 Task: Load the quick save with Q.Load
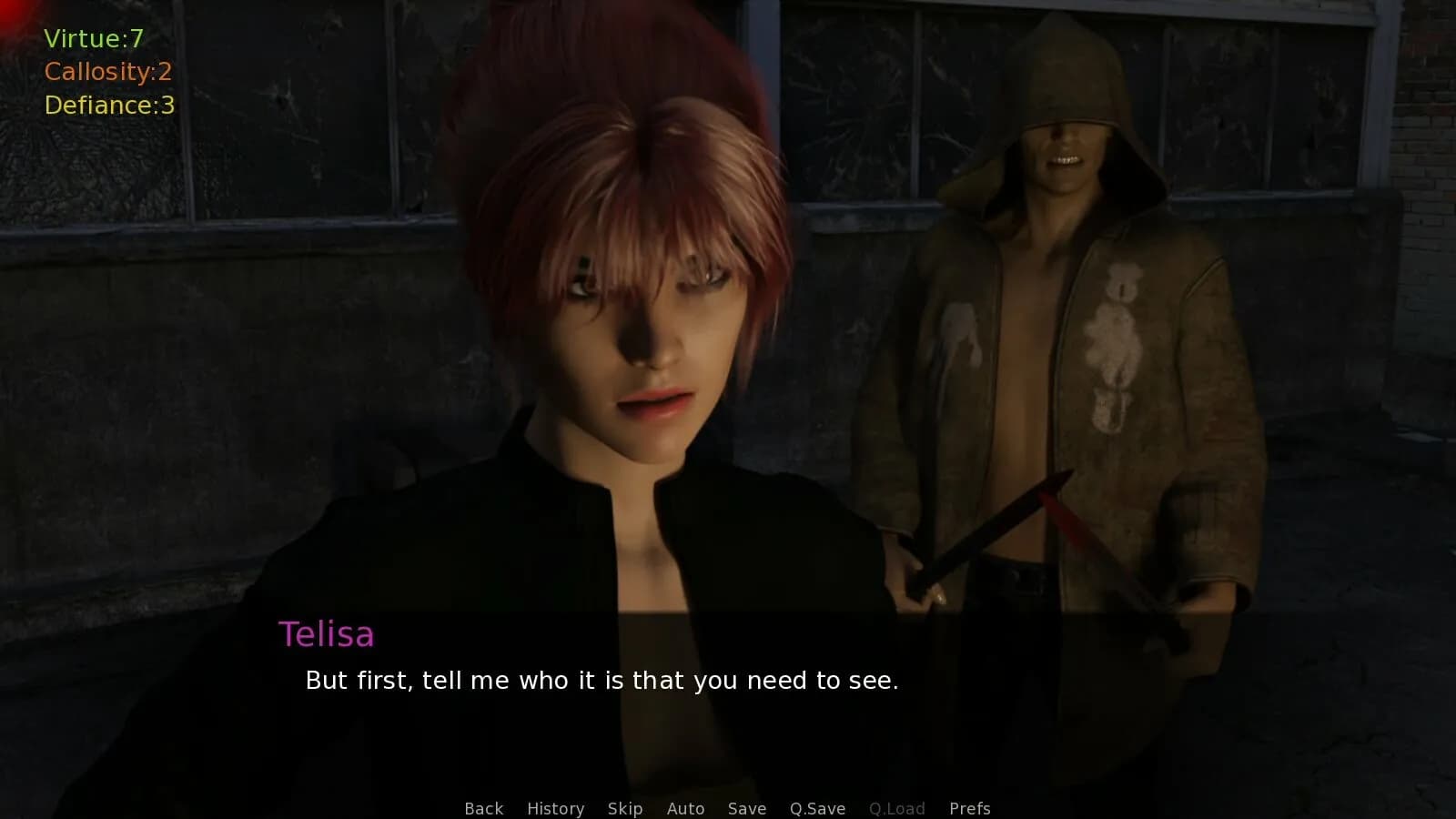pyautogui.click(x=896, y=808)
